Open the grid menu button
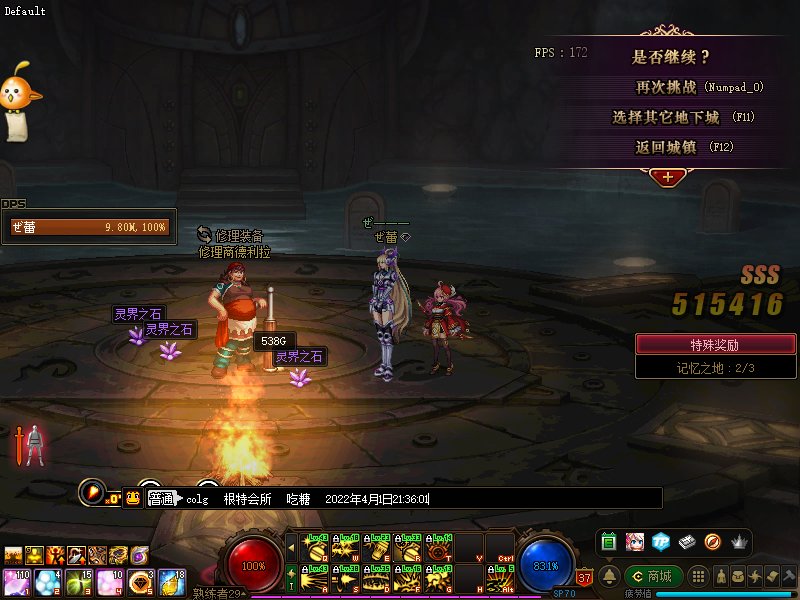800x600 pixels. 700,576
